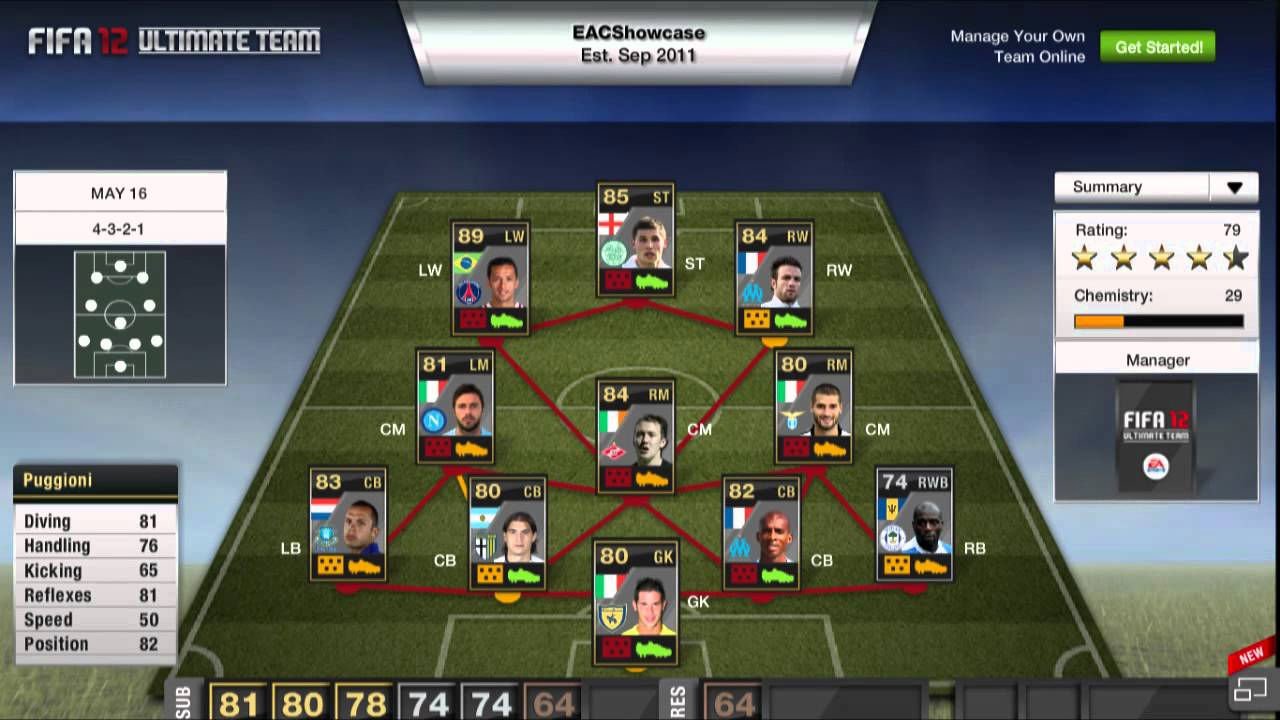Open the Manage Your Own Team Online link
The width and height of the screenshot is (1280, 720).
(1017, 46)
